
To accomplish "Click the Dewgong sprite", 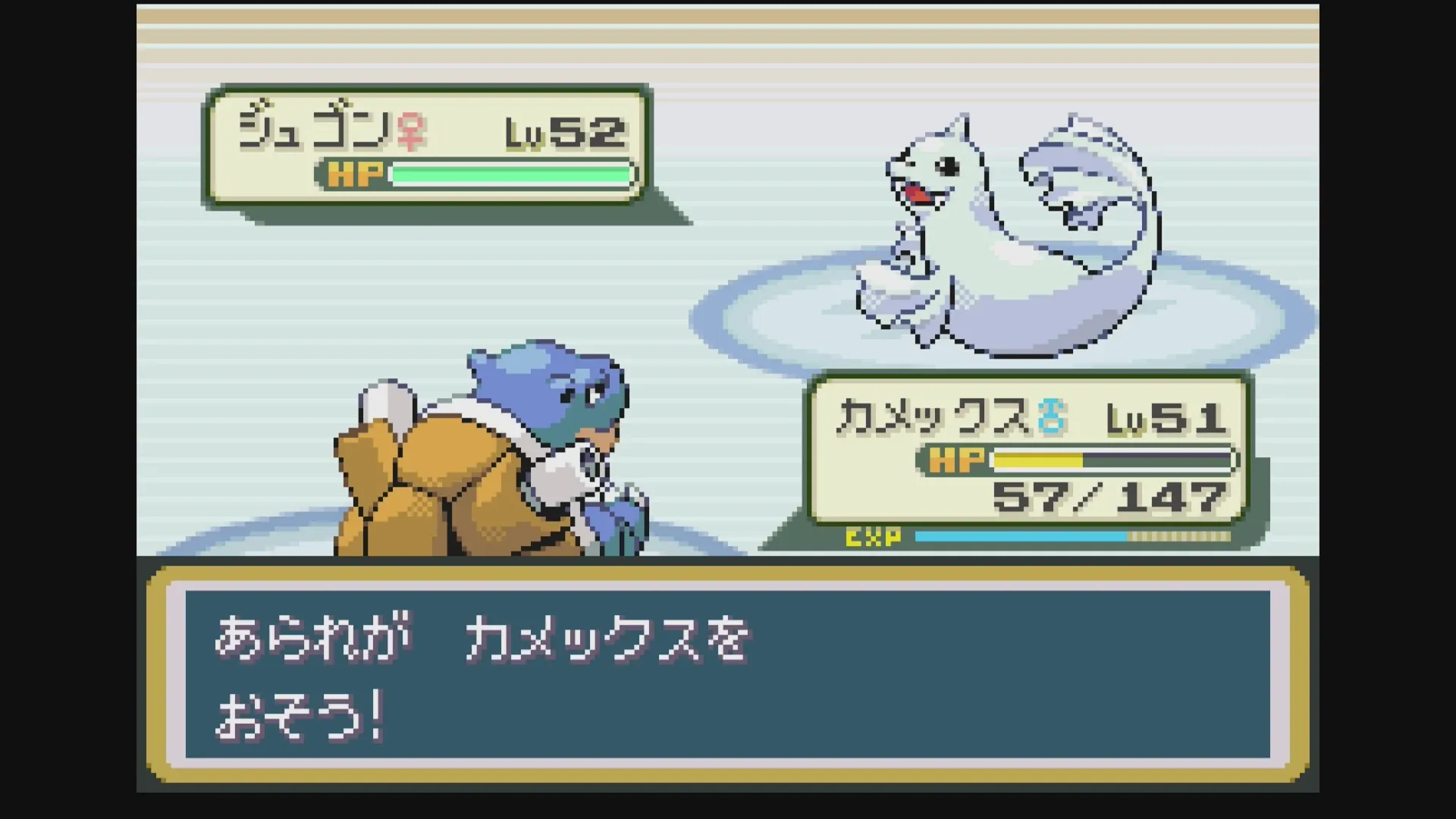I will 986,227.
